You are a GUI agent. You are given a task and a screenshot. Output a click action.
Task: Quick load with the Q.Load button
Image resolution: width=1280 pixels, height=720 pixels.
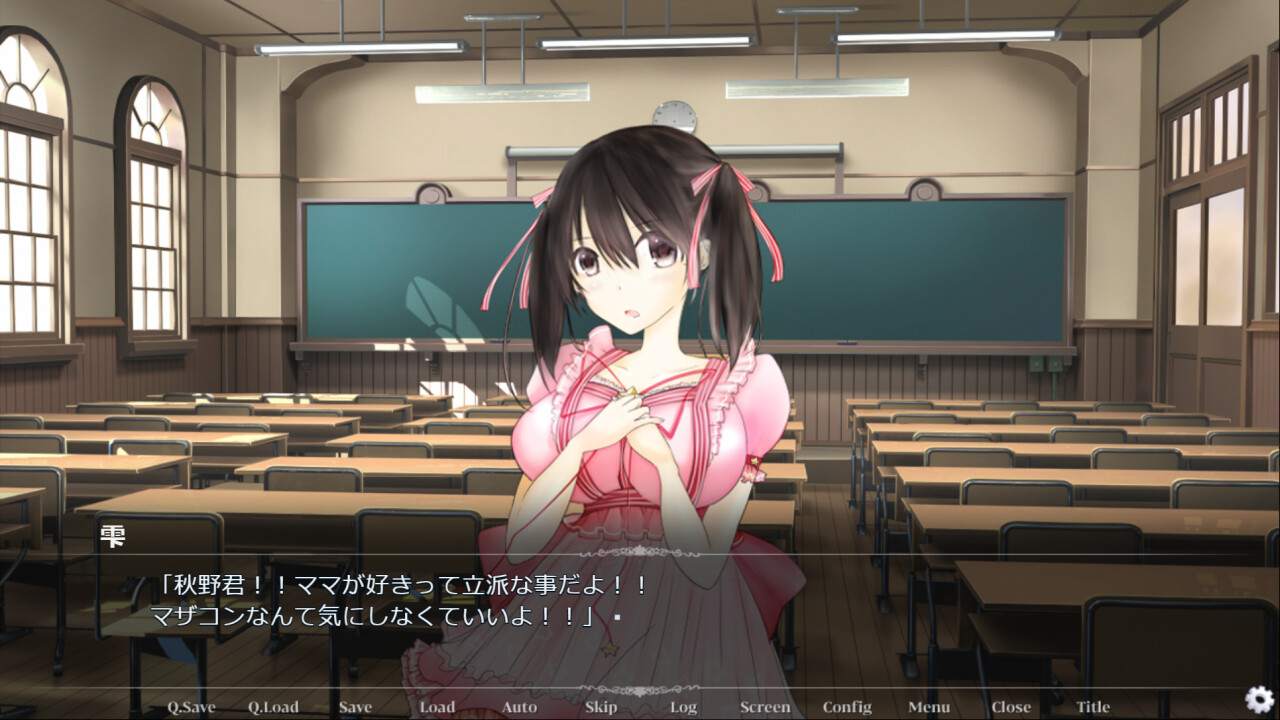point(273,707)
